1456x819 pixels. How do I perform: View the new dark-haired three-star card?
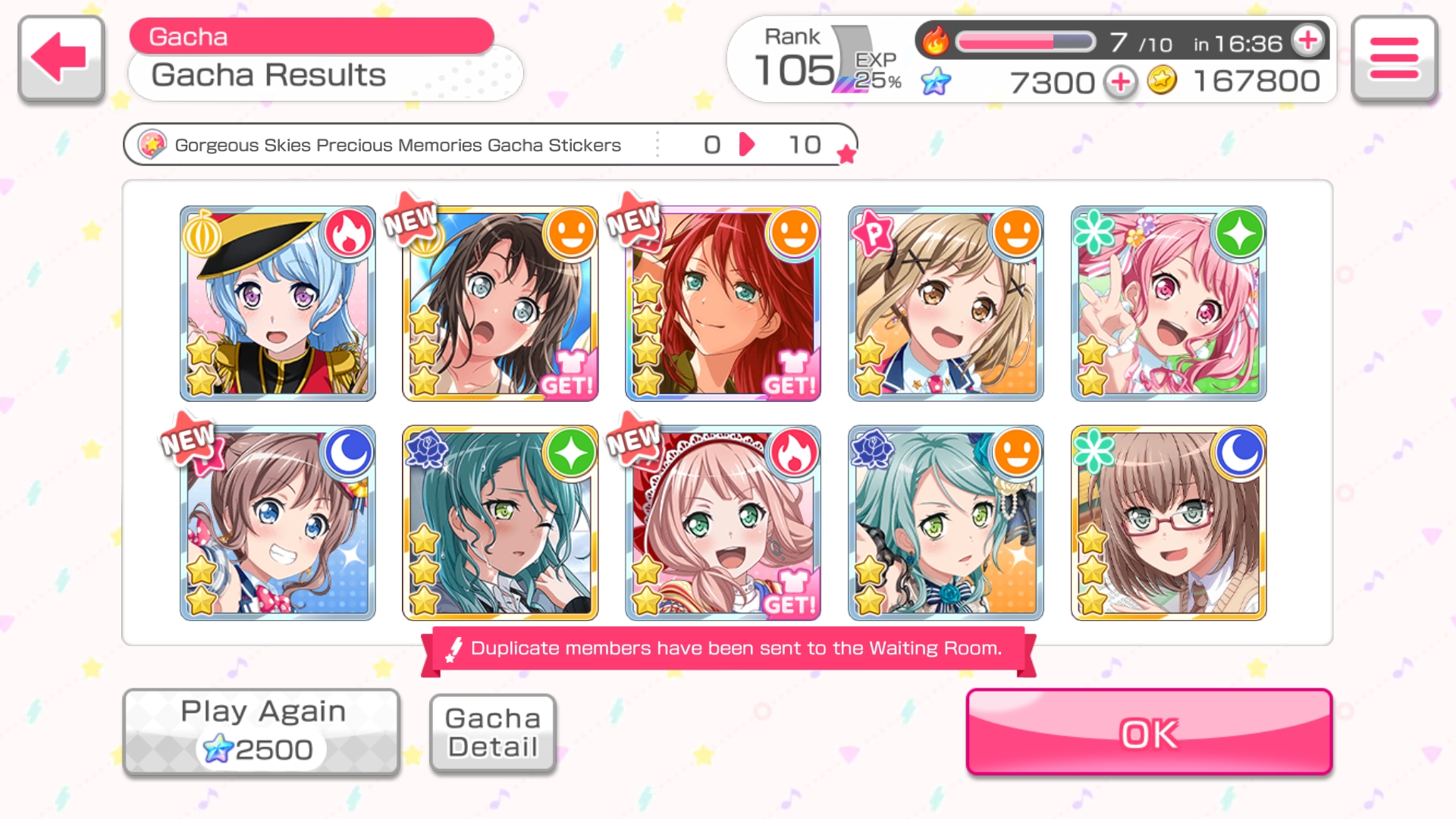(x=500, y=303)
